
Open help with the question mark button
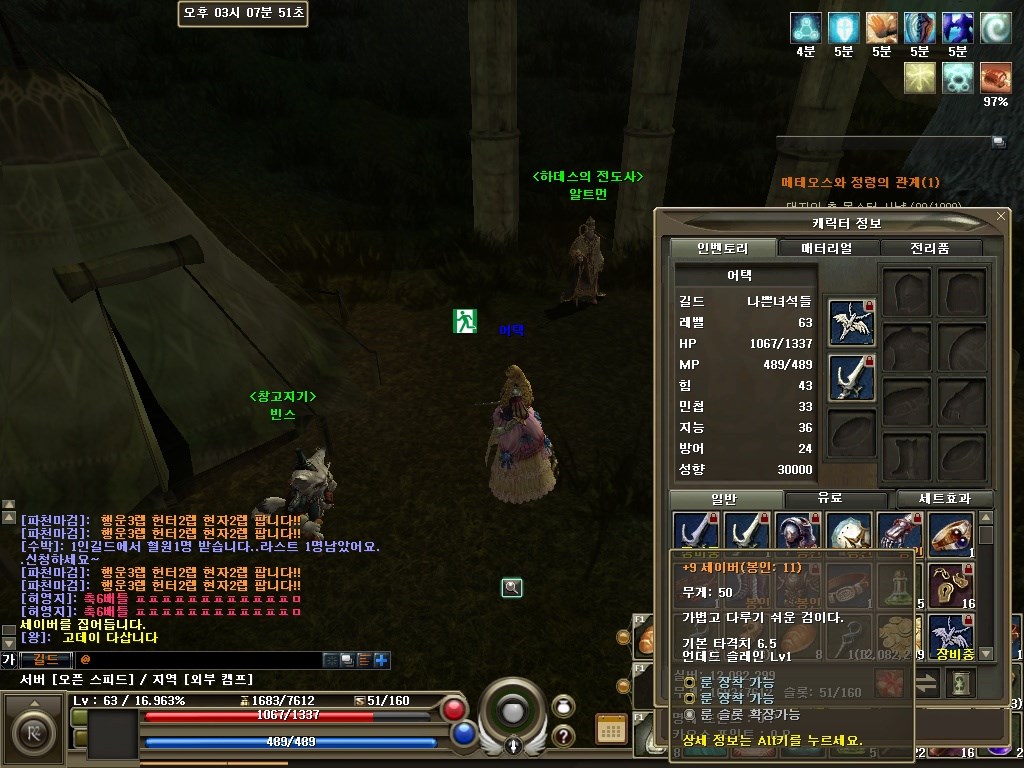[x=563, y=736]
